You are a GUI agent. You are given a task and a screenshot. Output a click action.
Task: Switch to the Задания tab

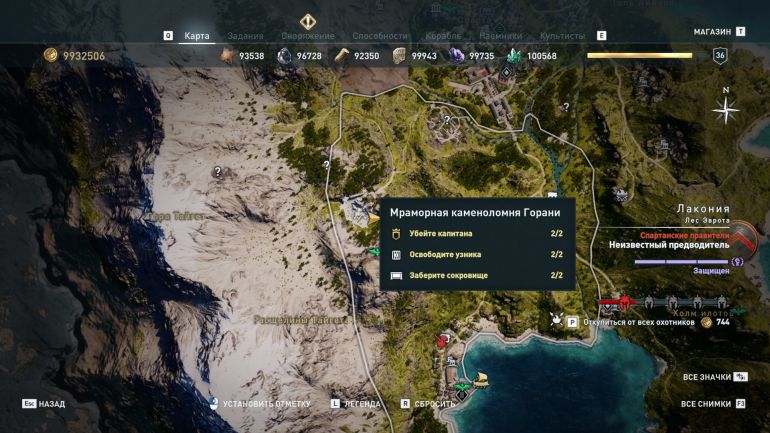point(245,36)
